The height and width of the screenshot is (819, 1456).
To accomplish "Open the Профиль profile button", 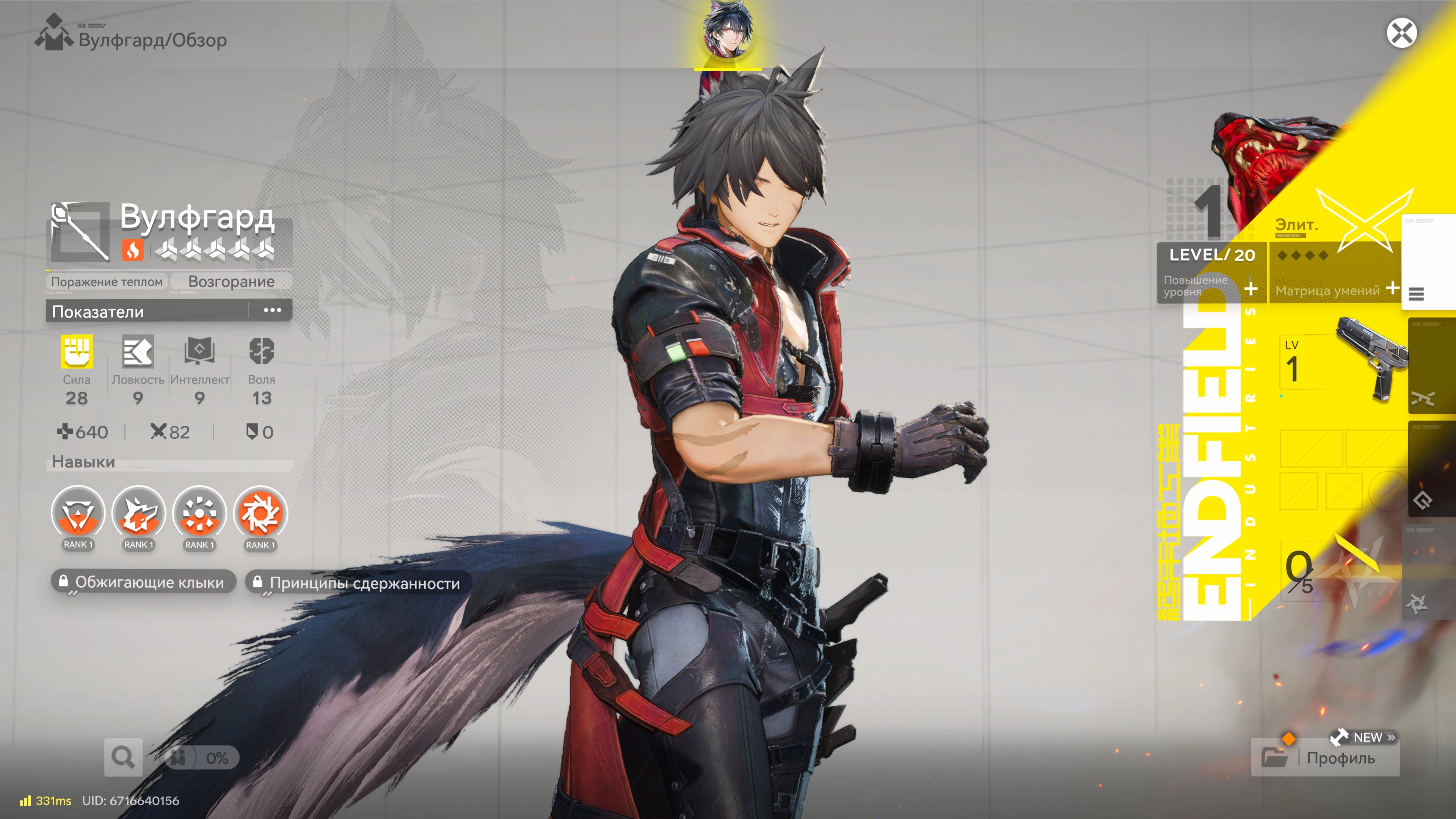I will (1326, 758).
